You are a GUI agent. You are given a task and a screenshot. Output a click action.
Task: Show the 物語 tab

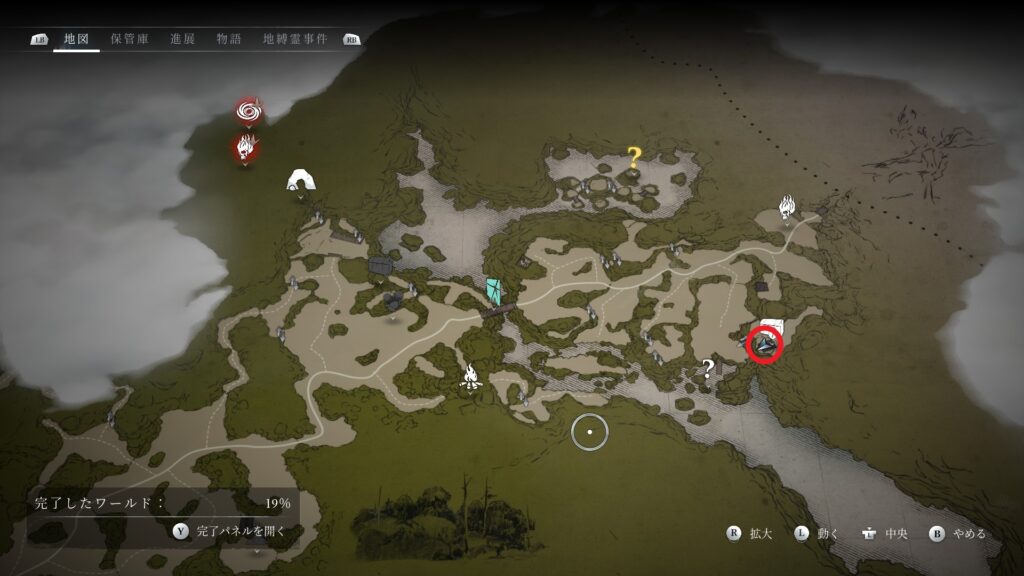click(x=228, y=39)
